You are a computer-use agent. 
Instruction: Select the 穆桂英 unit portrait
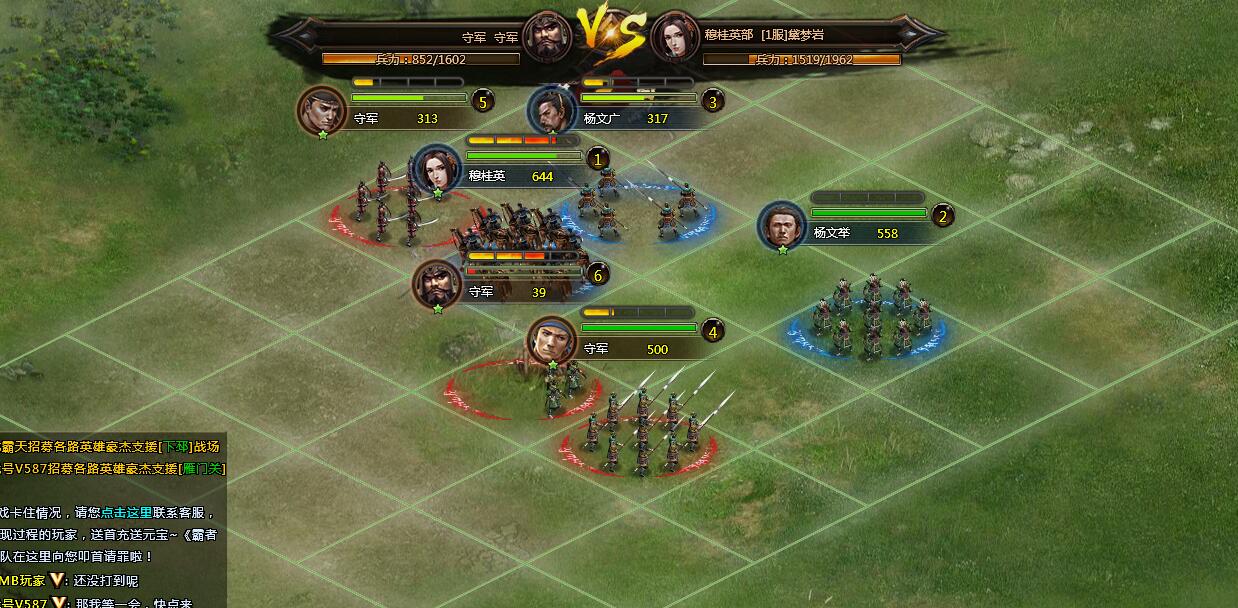coord(436,170)
